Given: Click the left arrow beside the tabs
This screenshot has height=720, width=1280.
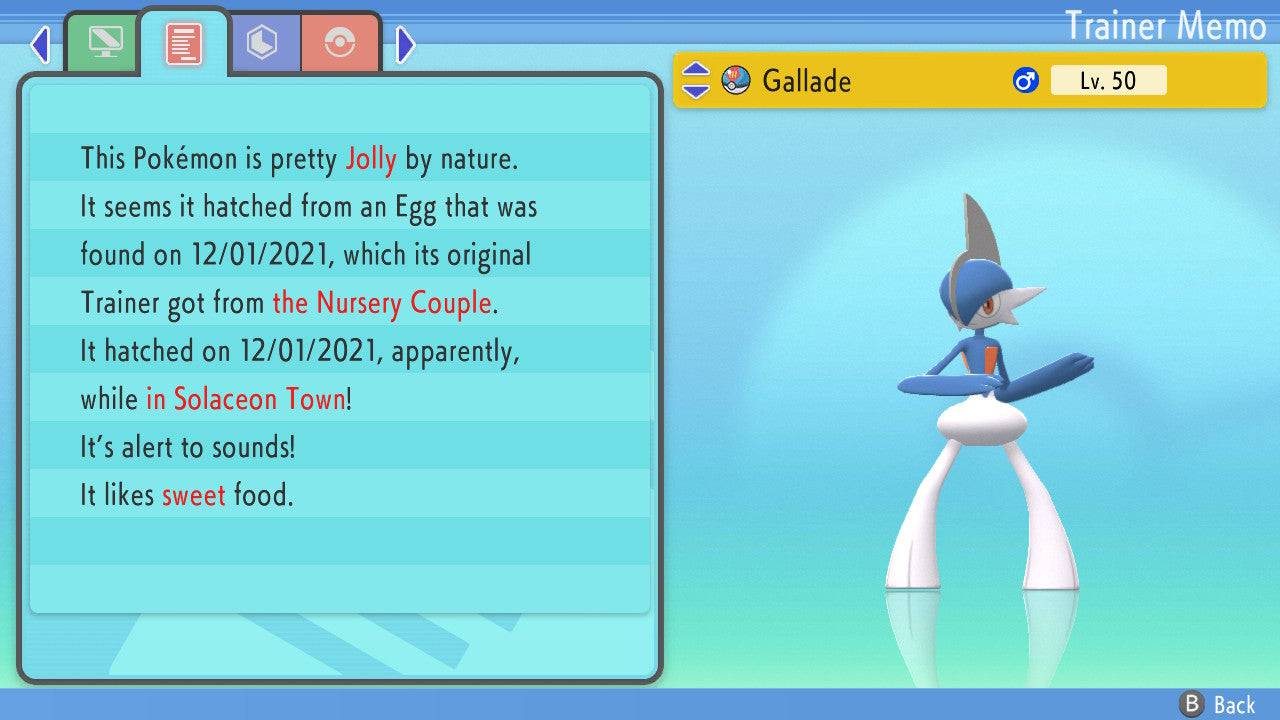Looking at the screenshot, I should 40,44.
